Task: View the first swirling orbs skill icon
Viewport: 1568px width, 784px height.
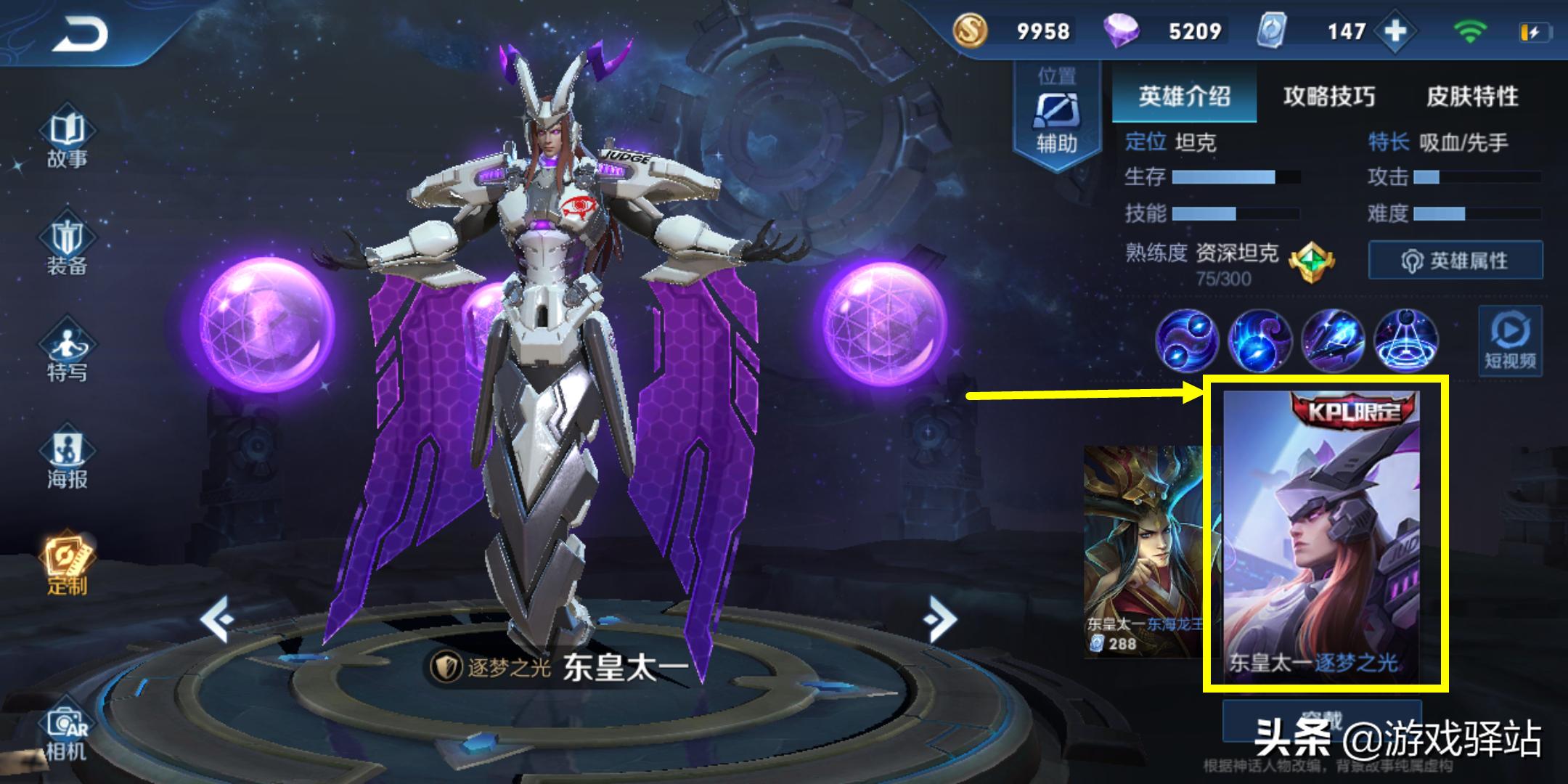Action: [x=1187, y=340]
